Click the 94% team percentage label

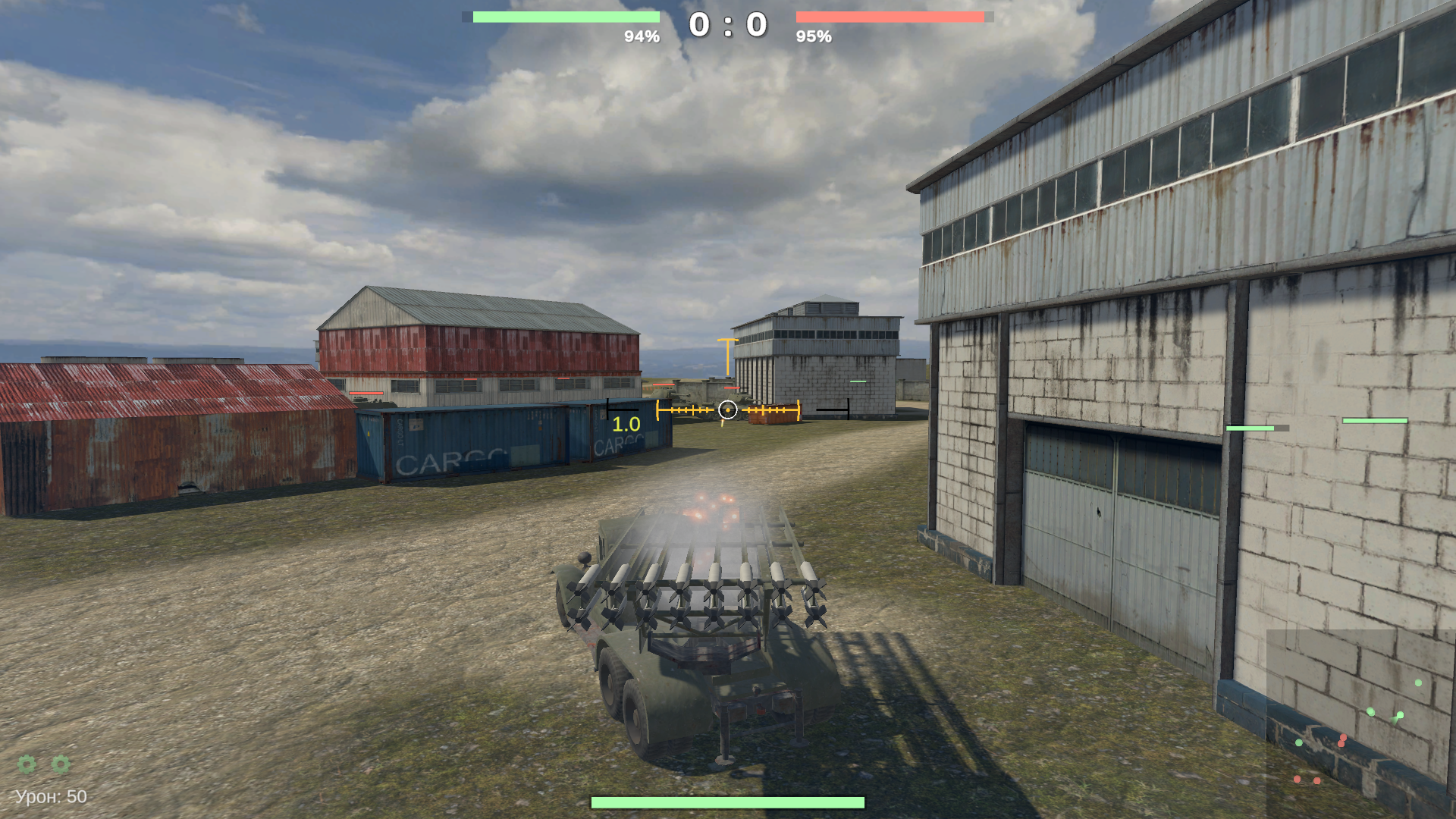pyautogui.click(x=642, y=35)
